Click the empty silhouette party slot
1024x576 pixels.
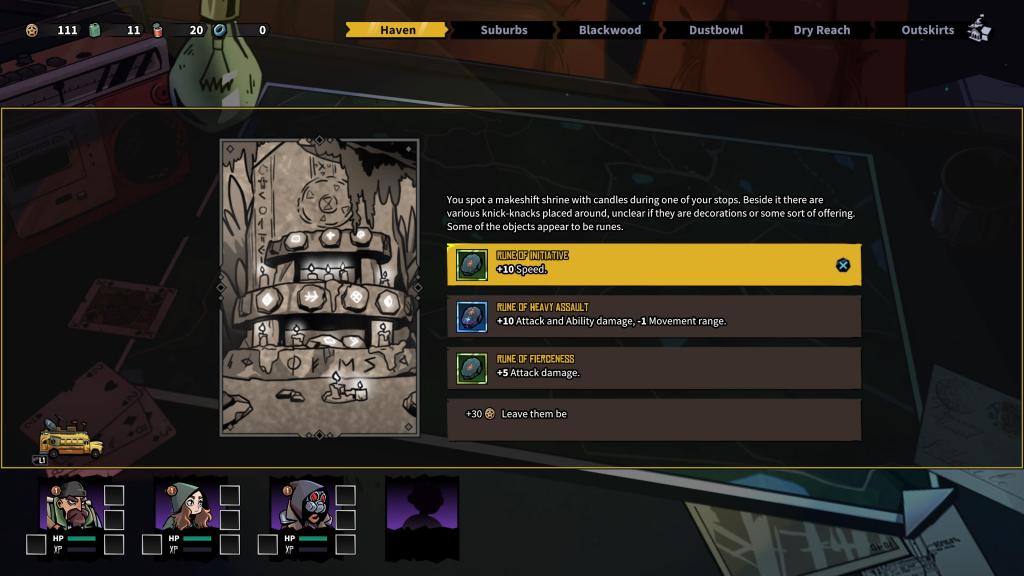421,517
